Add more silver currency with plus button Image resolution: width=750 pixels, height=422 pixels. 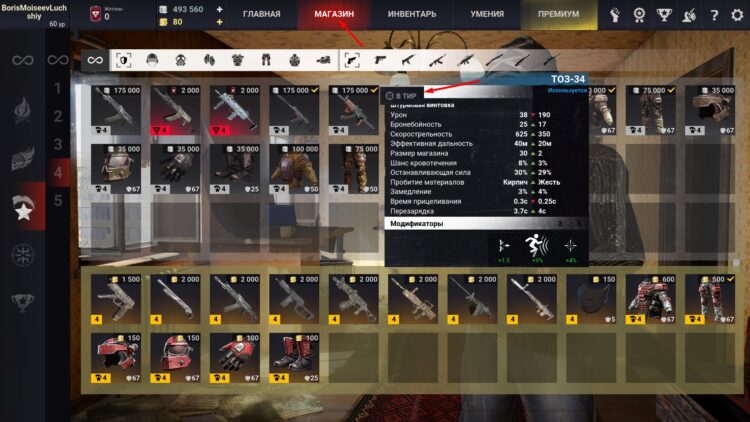(x=220, y=9)
